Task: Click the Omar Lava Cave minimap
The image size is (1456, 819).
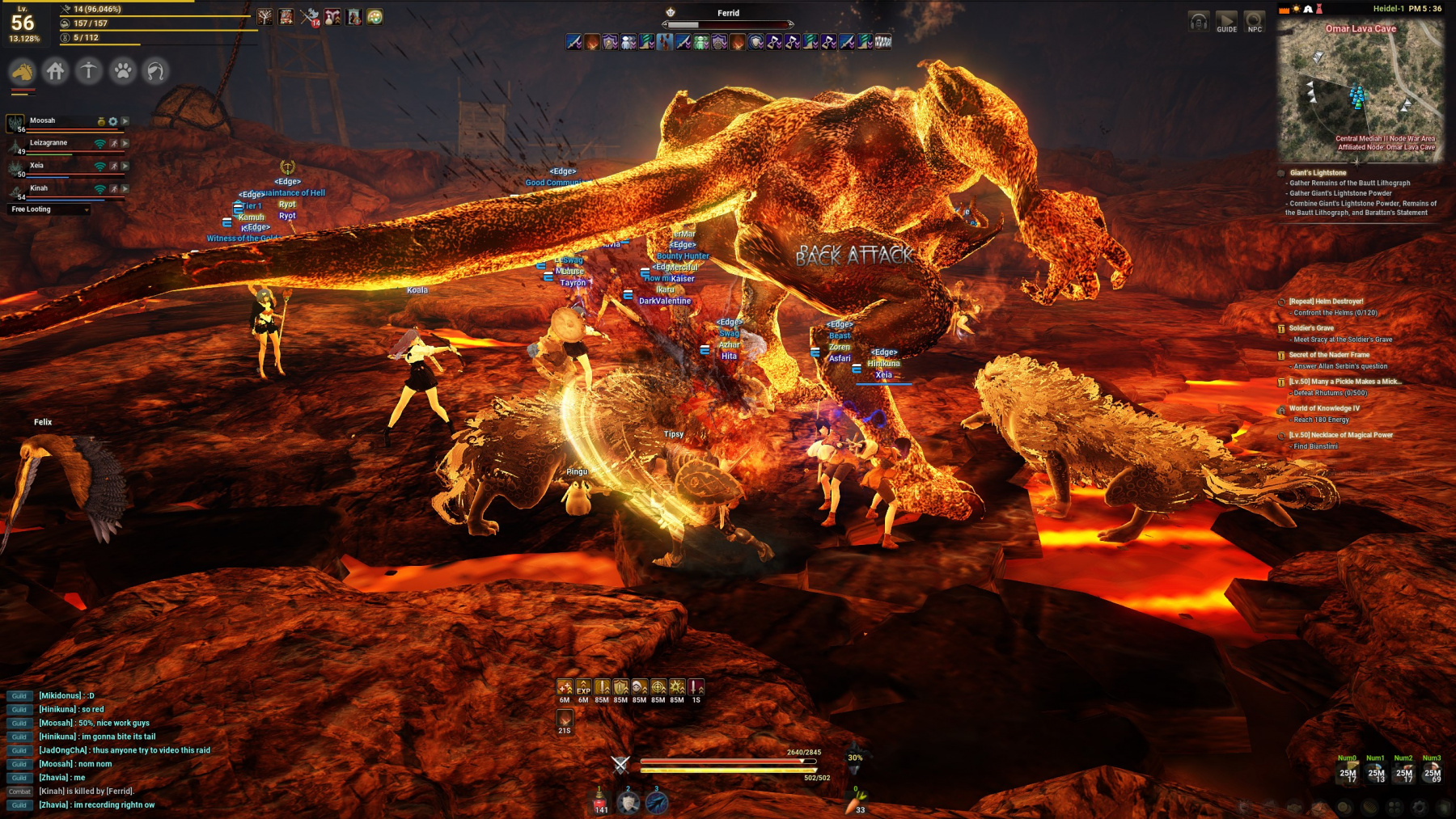Action: tap(1360, 89)
